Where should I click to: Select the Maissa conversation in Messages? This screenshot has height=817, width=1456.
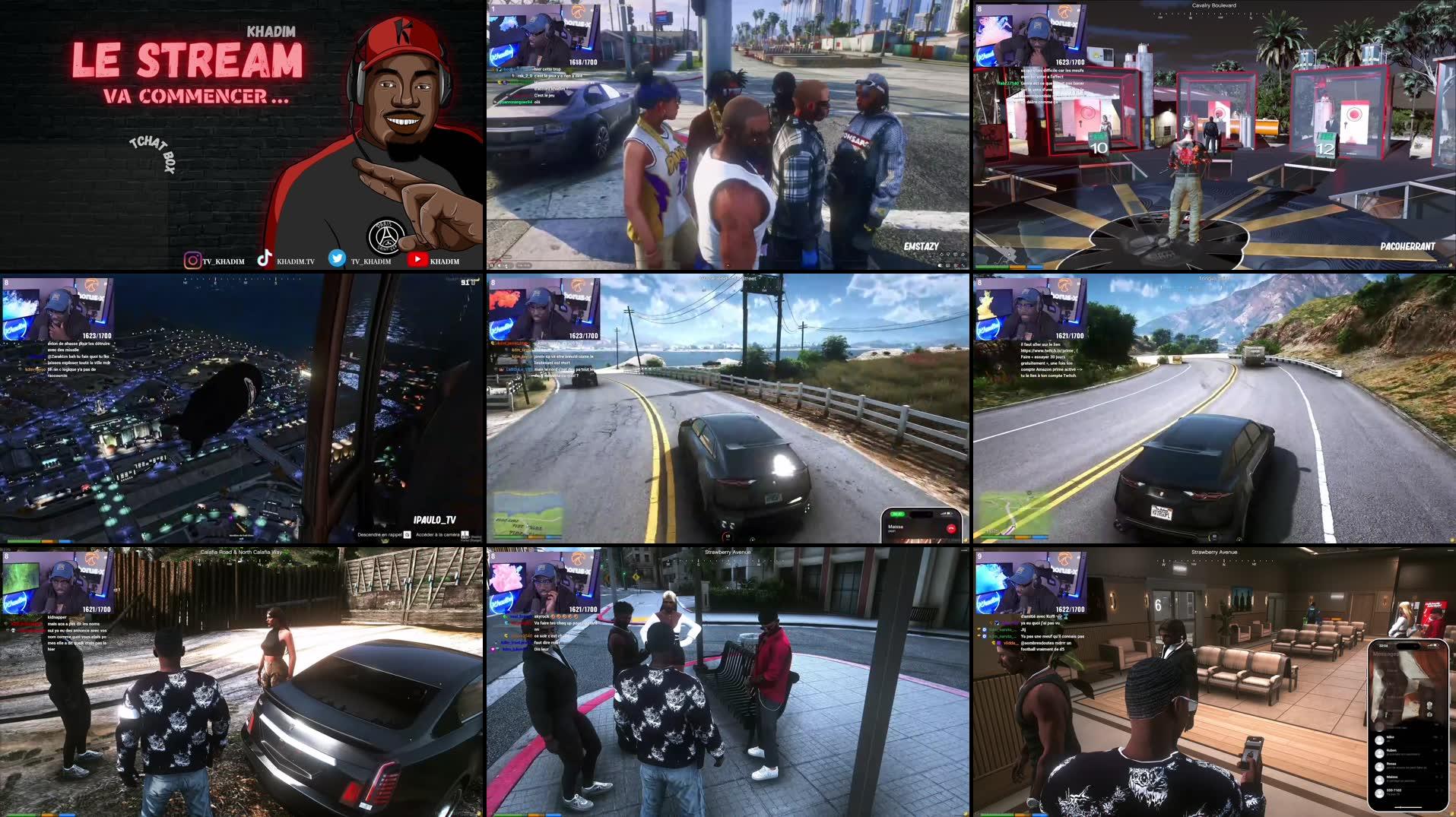1391,779
